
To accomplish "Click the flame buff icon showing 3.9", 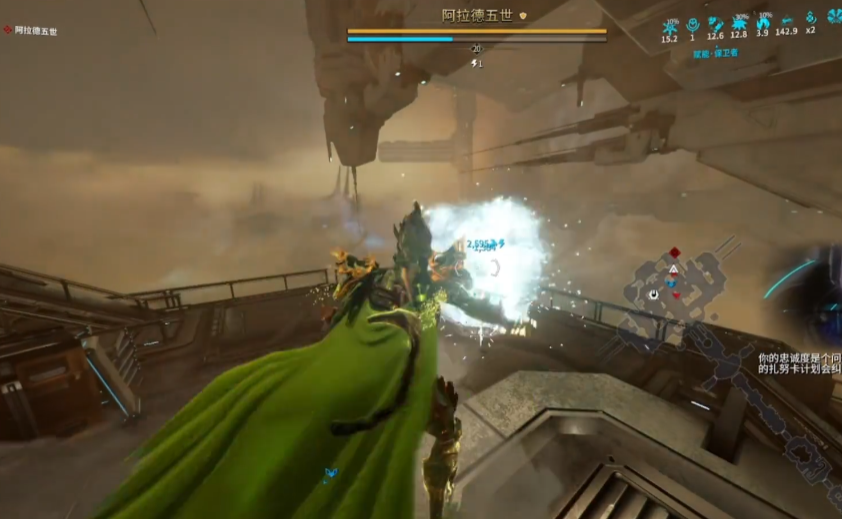I will click(763, 23).
